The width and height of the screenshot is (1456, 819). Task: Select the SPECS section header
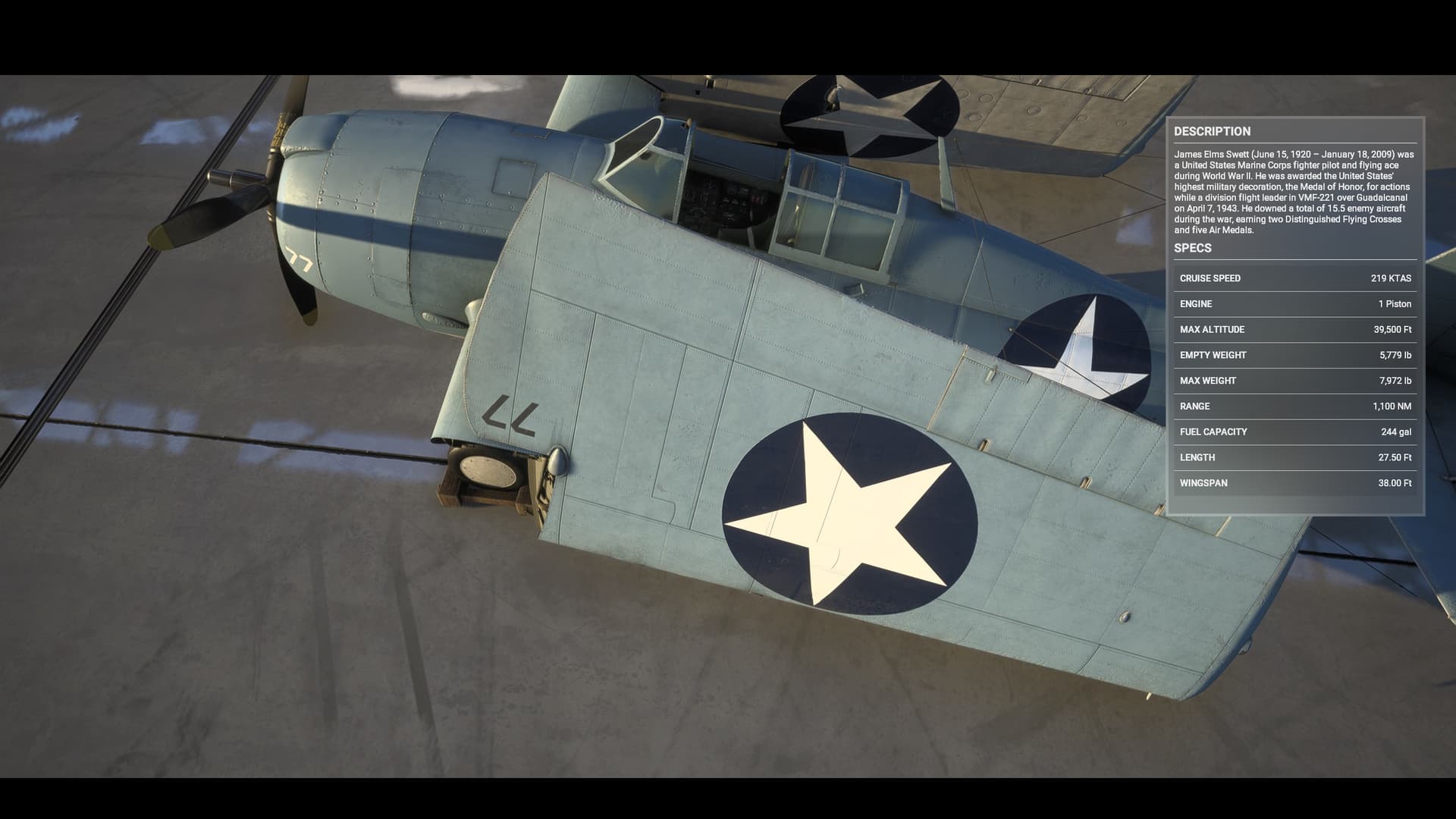click(1194, 248)
